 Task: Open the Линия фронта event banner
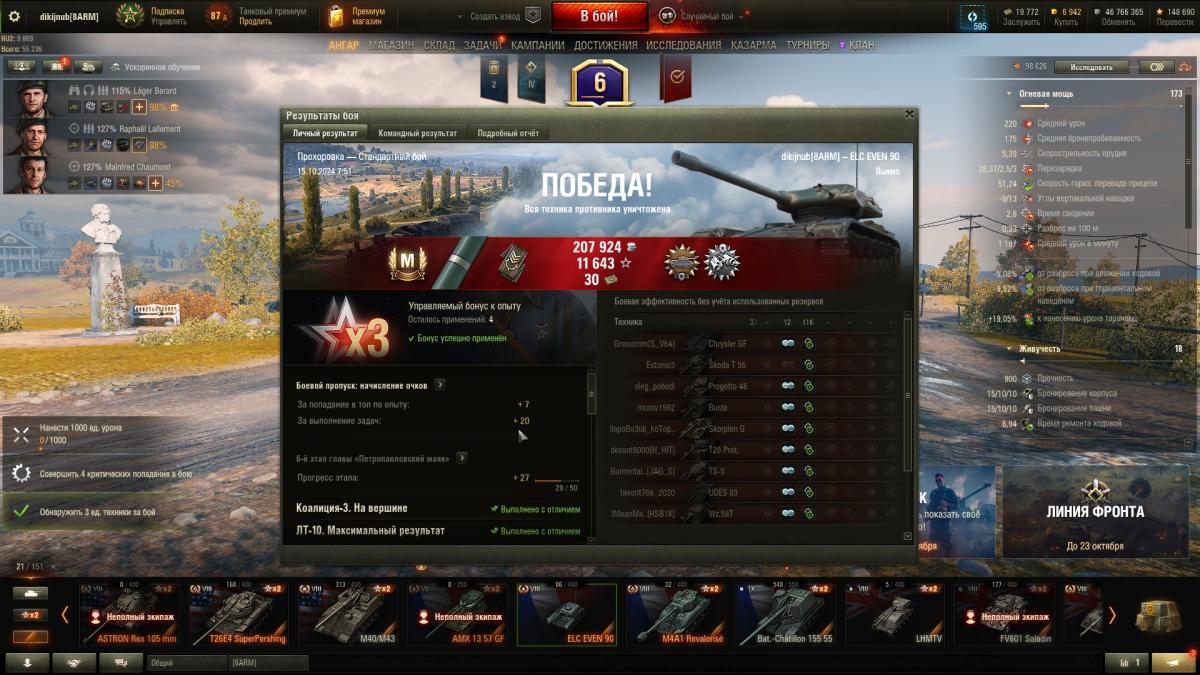1095,511
